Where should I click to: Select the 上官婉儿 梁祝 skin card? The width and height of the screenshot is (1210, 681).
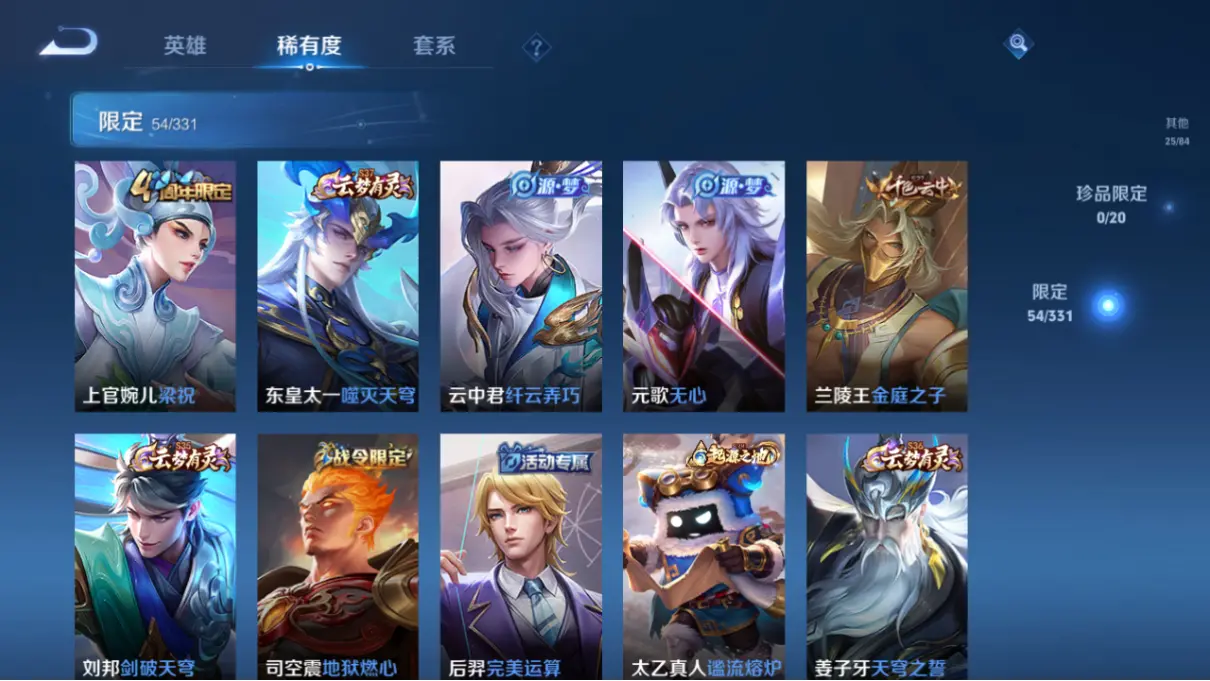pyautogui.click(x=155, y=286)
